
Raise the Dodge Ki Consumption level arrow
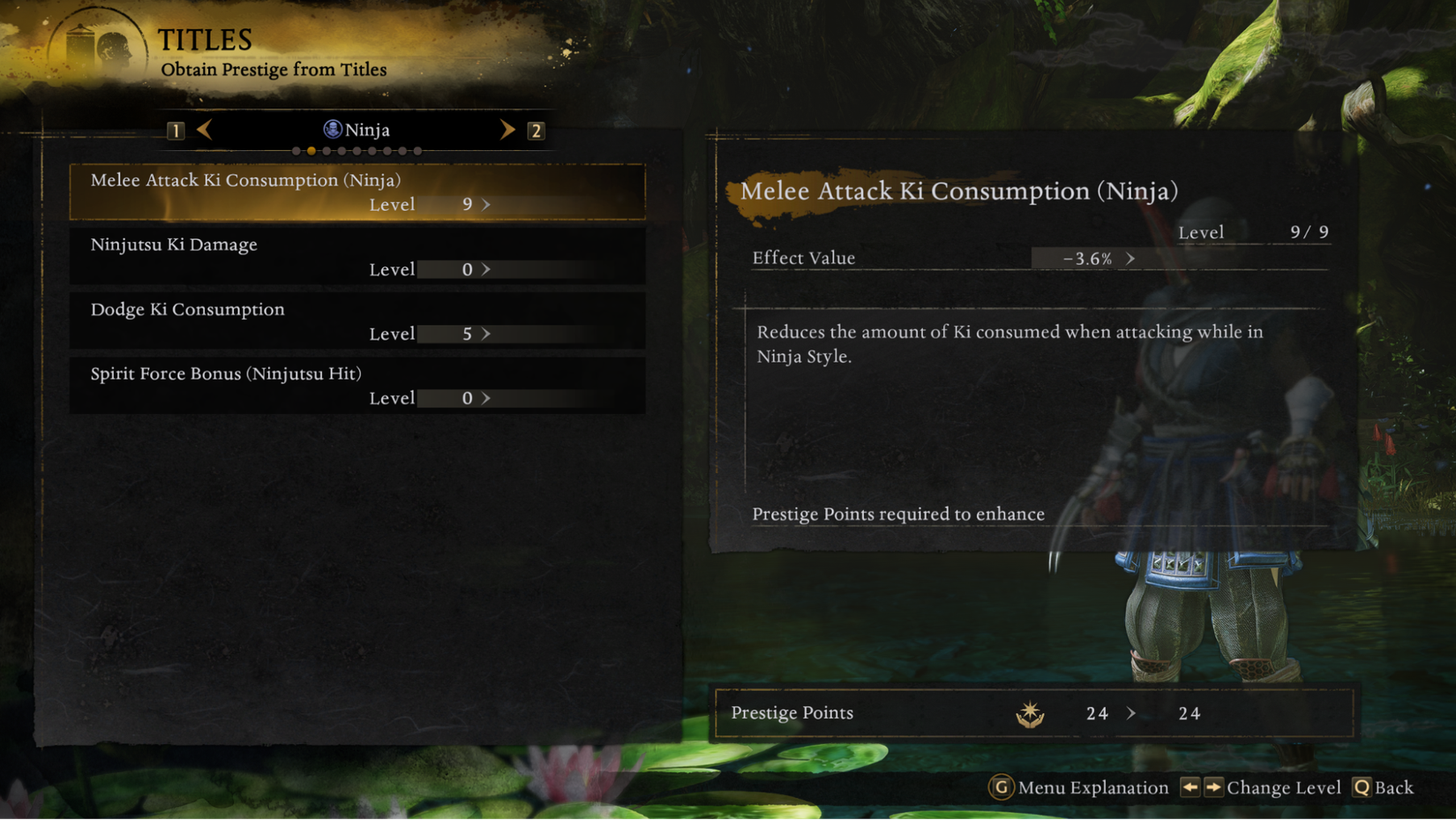(x=486, y=334)
